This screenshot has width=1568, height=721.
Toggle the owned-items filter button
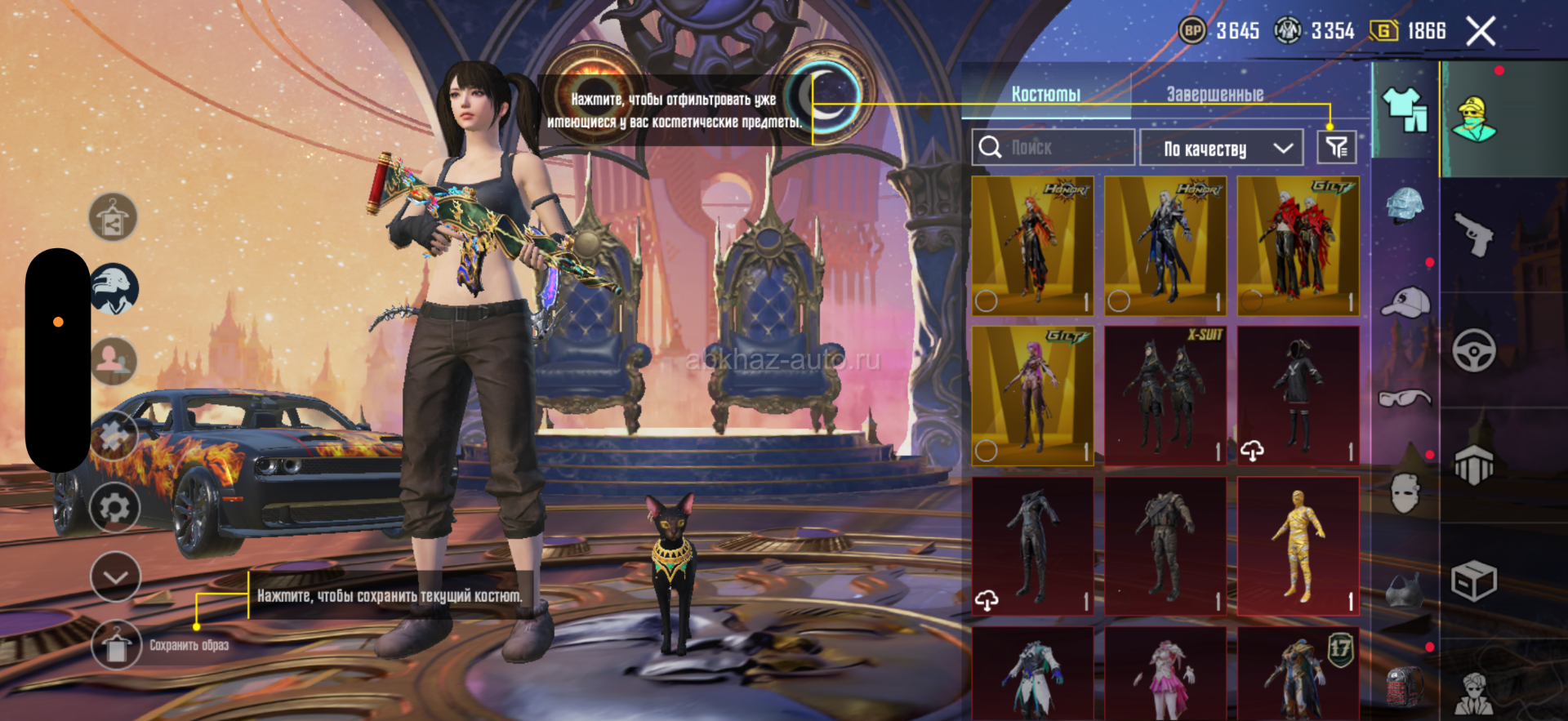click(1336, 148)
